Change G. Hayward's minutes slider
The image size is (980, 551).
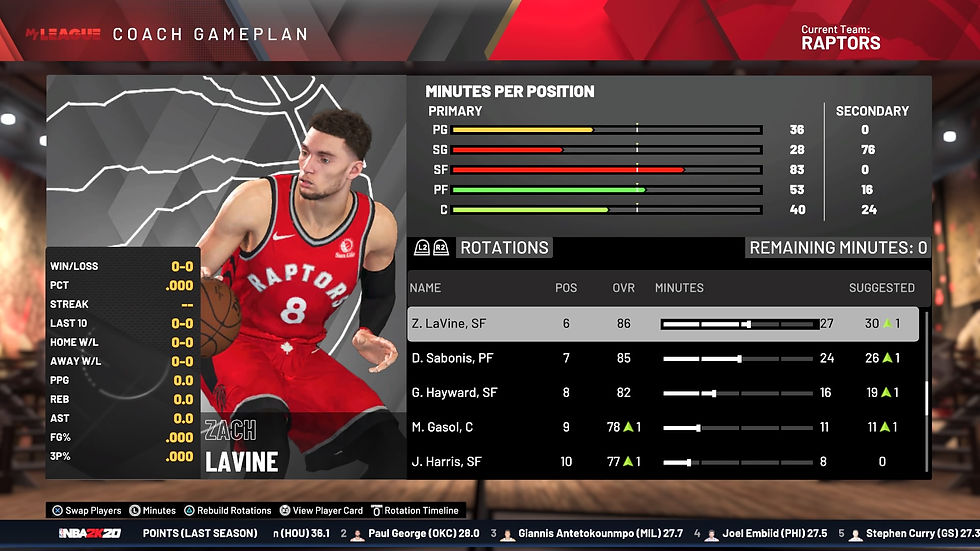738,393
